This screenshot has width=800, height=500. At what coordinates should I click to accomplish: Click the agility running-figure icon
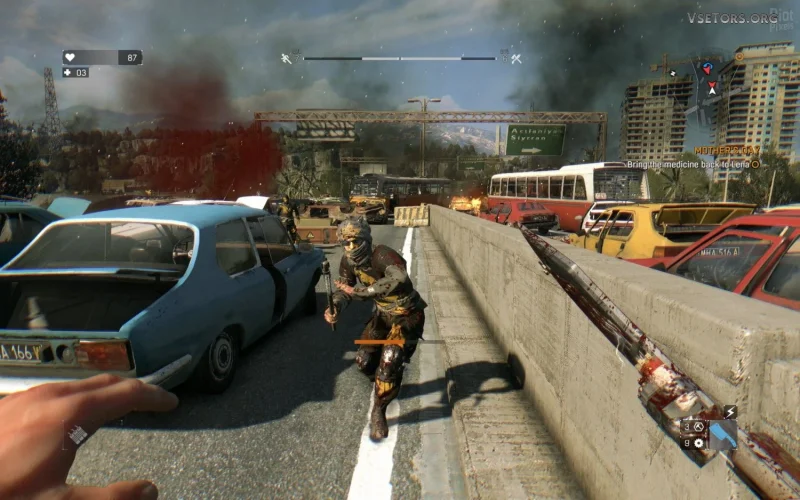pos(286,58)
